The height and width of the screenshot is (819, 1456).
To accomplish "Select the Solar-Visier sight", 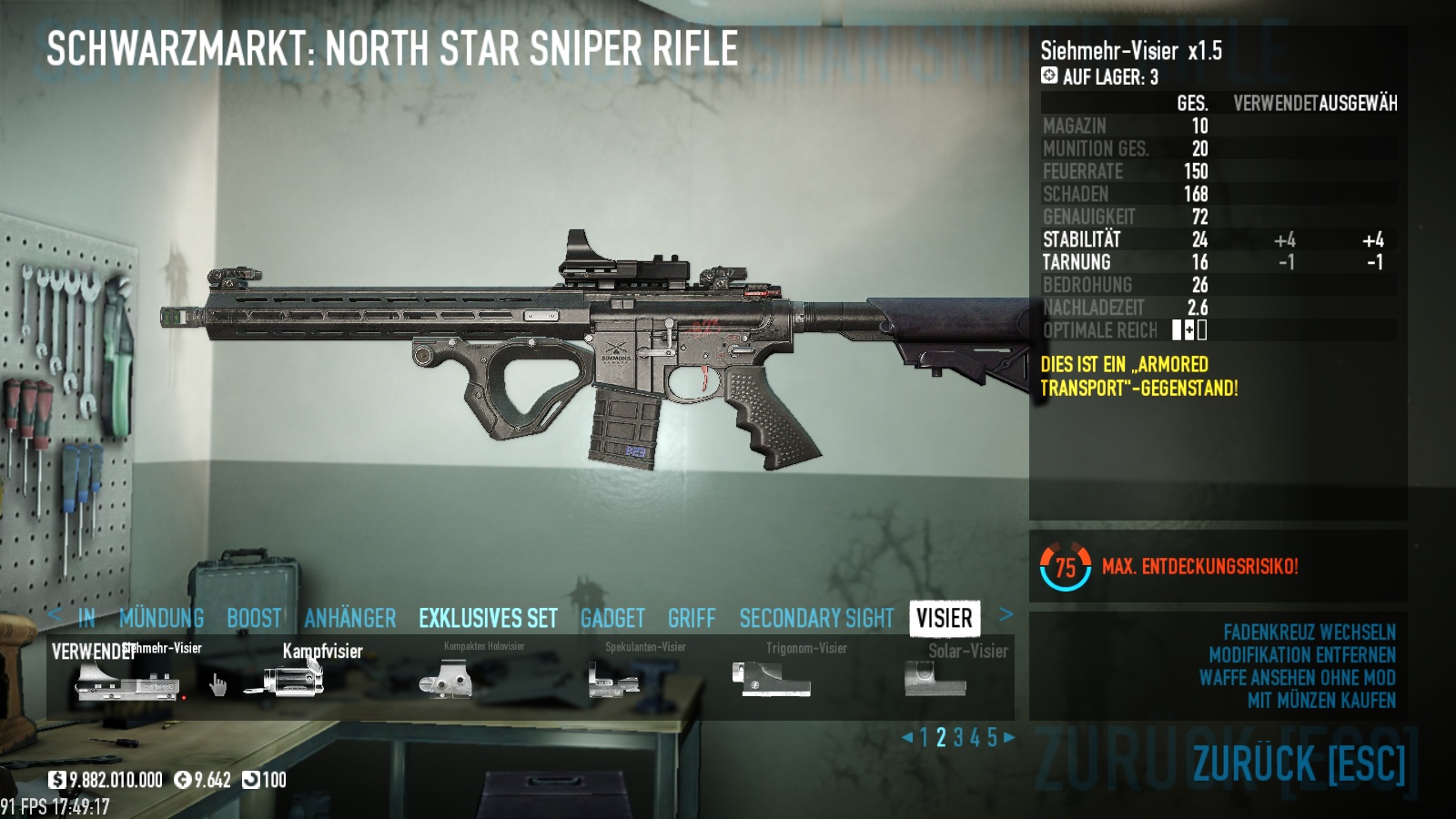I will (x=935, y=679).
